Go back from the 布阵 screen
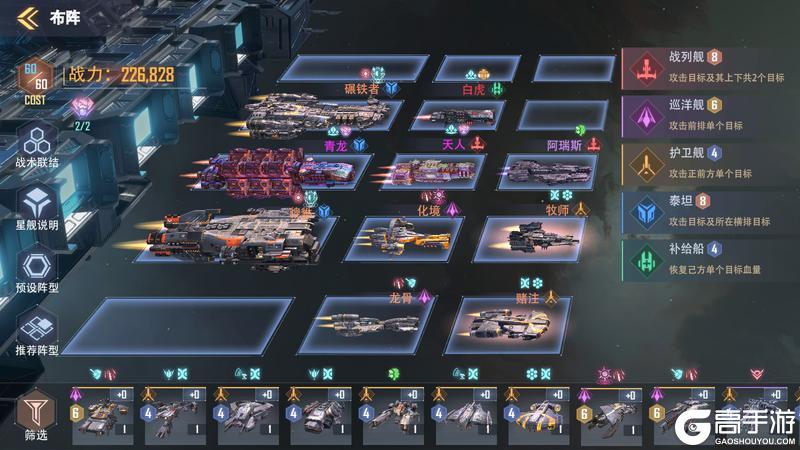The height and width of the screenshot is (450, 800). (x=31, y=17)
